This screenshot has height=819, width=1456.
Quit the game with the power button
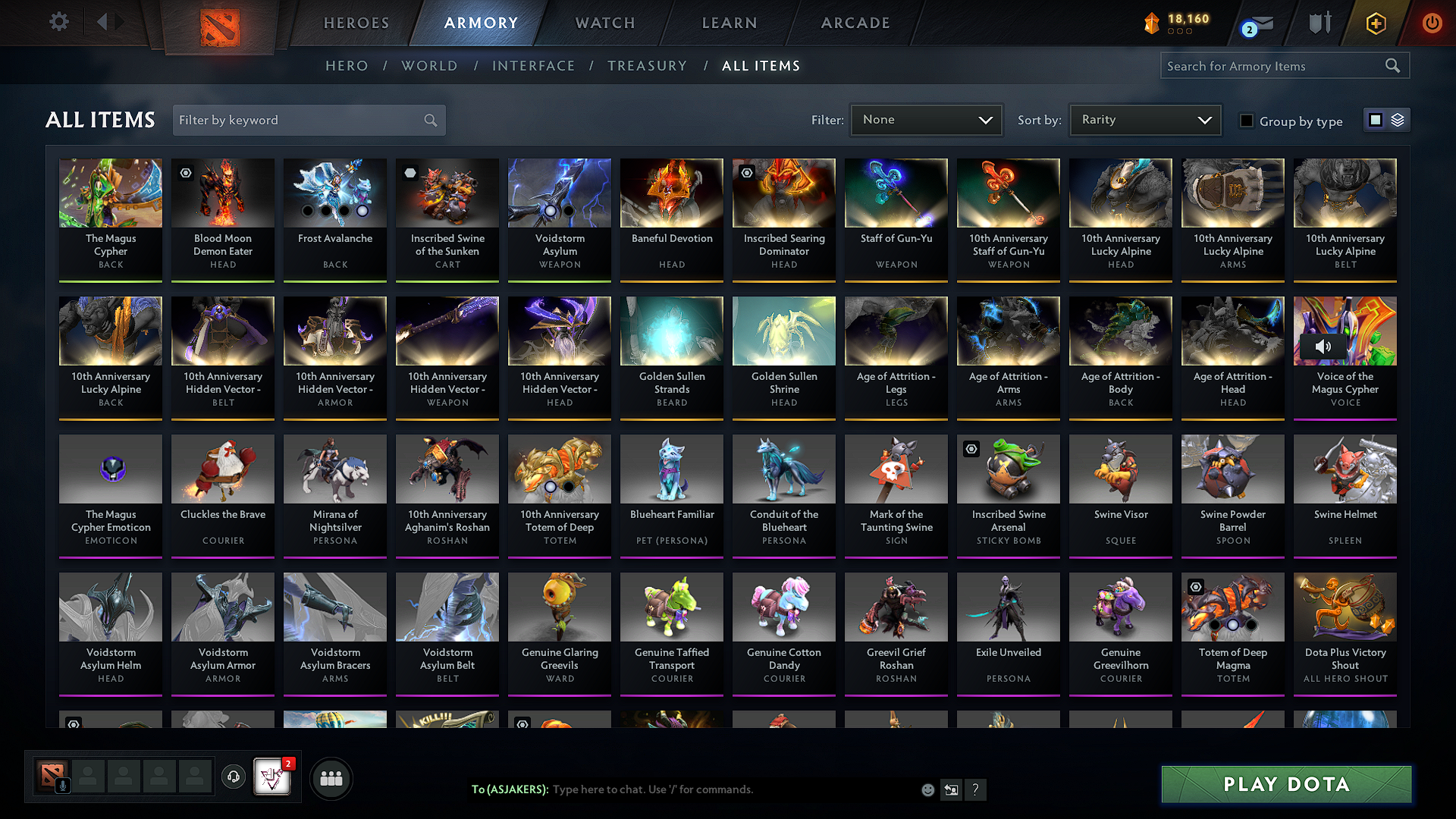(1432, 23)
